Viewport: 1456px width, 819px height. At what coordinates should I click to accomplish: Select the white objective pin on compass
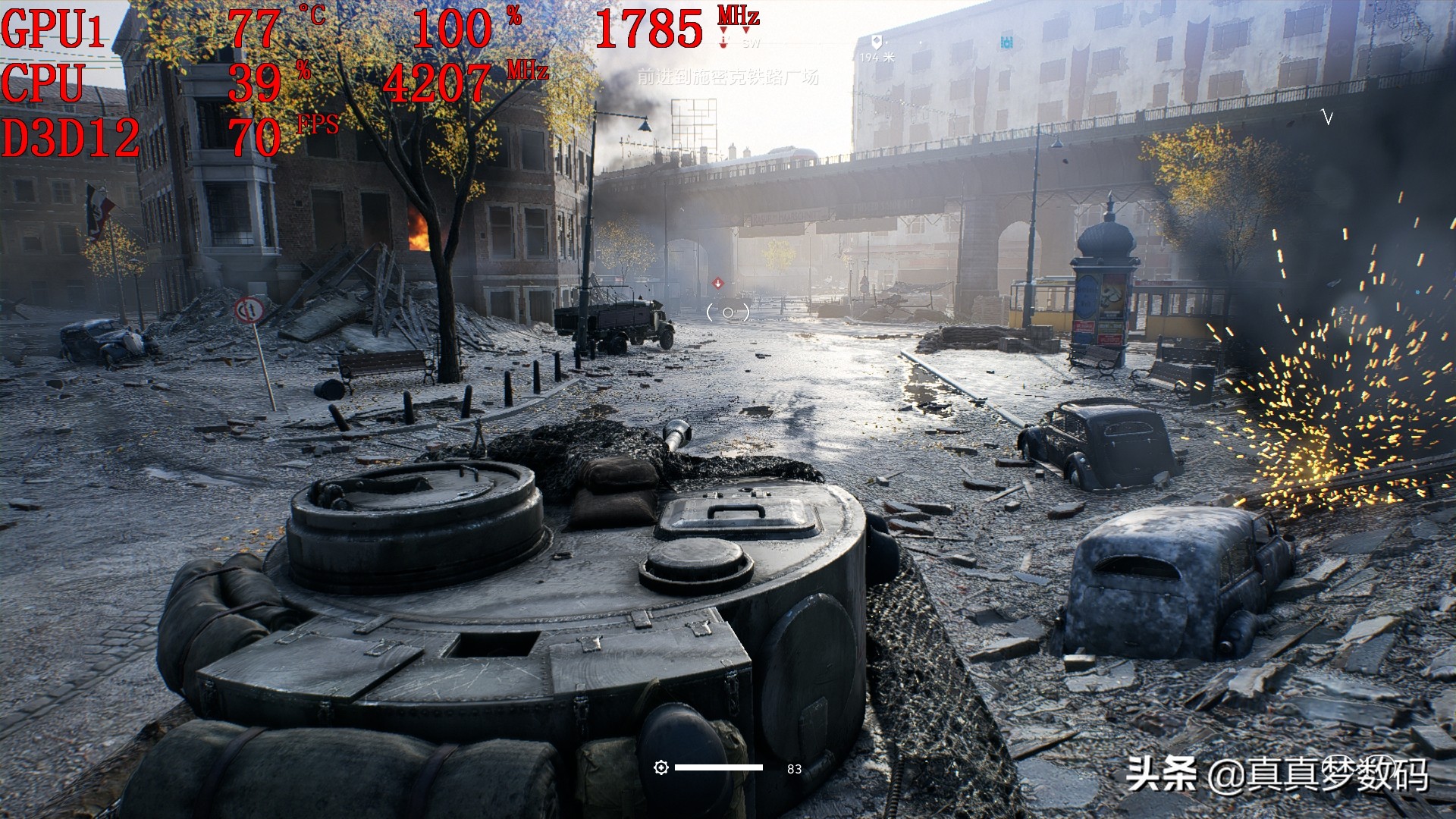(x=877, y=41)
